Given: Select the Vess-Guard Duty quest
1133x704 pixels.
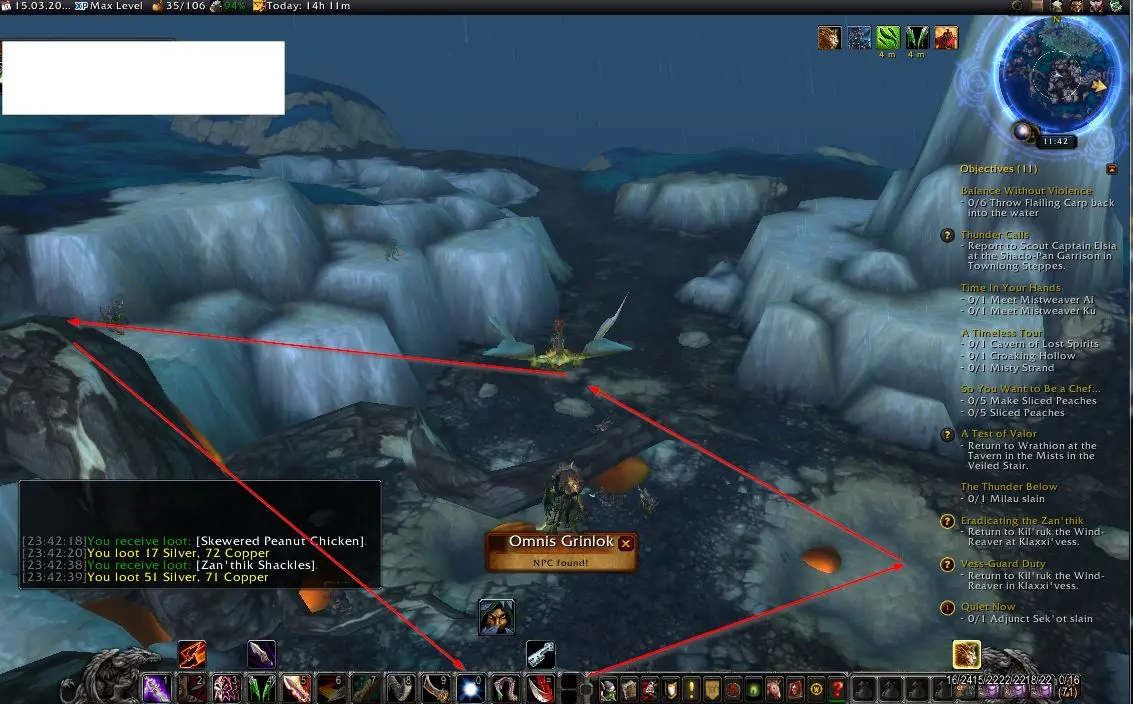Looking at the screenshot, I should pos(1003,565).
